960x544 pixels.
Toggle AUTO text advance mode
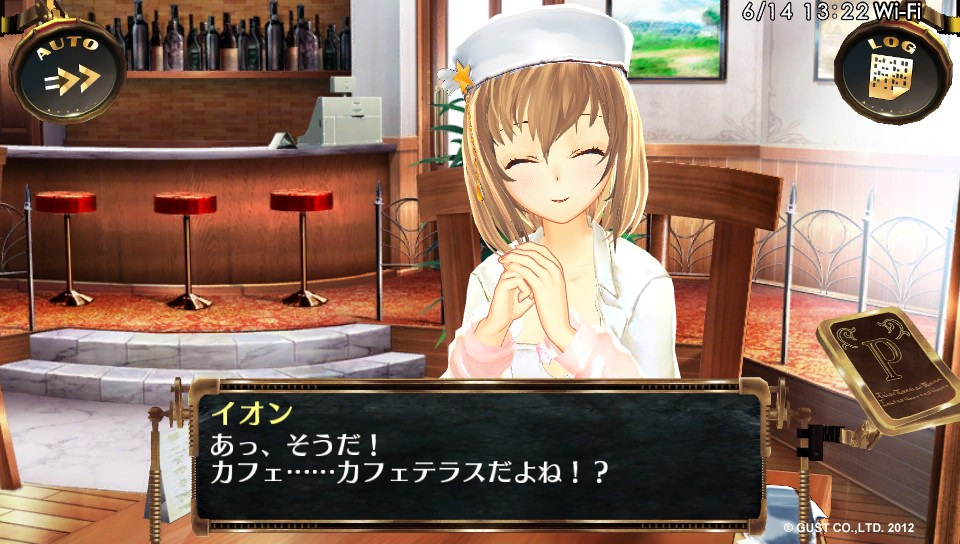pos(67,68)
